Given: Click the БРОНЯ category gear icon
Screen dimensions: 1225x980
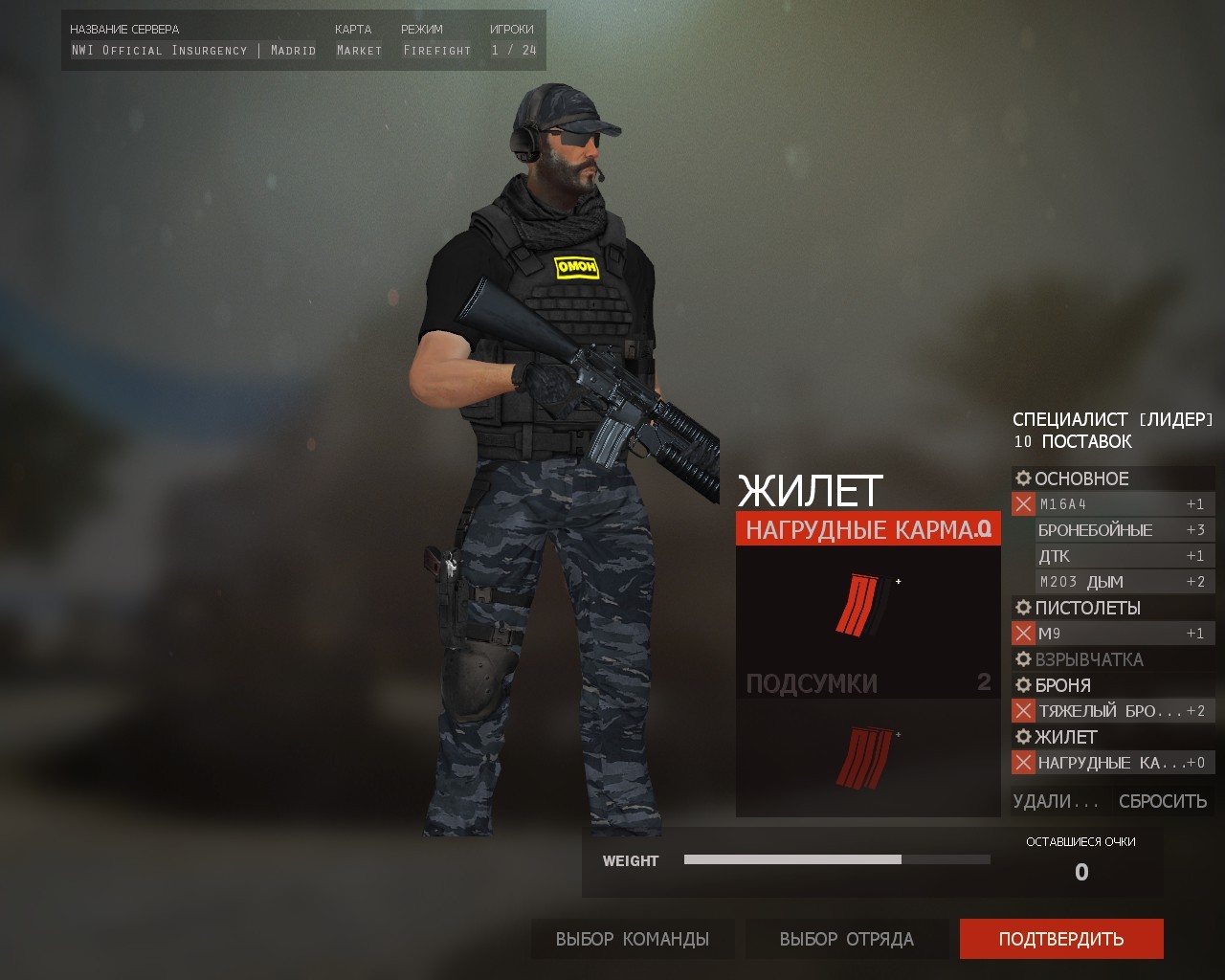Looking at the screenshot, I should [x=1022, y=685].
